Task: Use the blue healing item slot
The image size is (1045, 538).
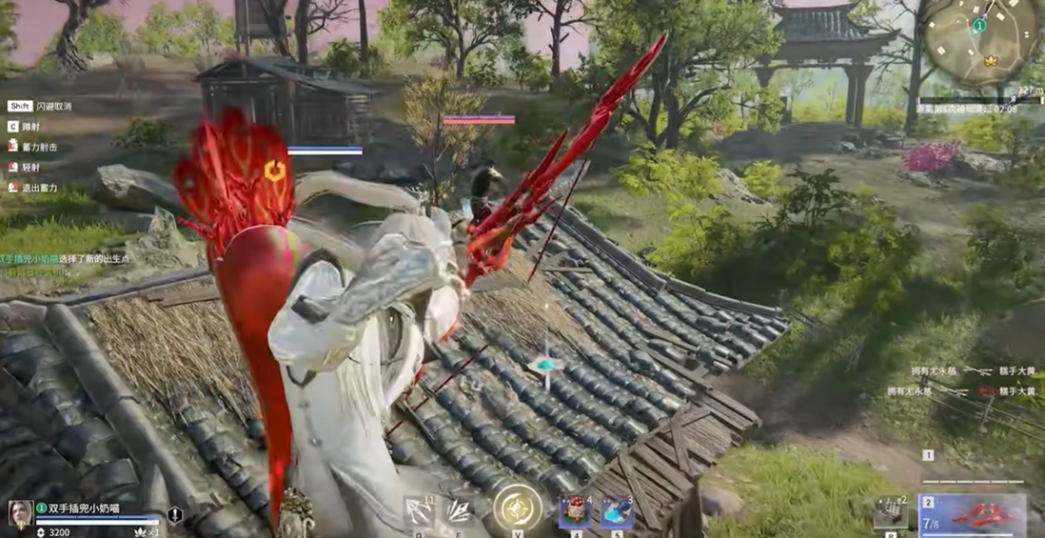Action: [616, 510]
